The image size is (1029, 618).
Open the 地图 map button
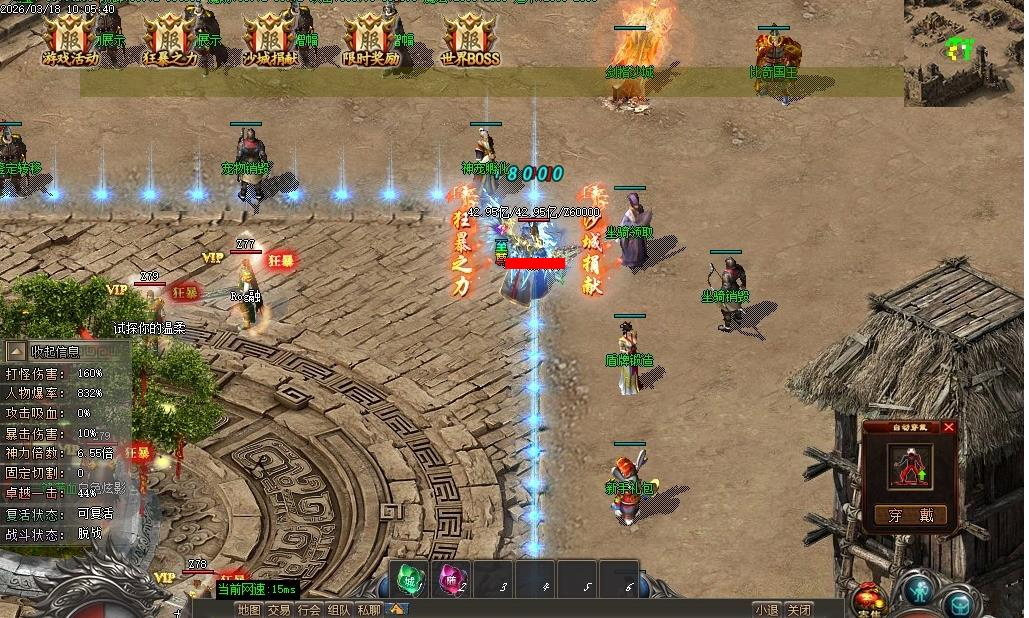point(249,609)
